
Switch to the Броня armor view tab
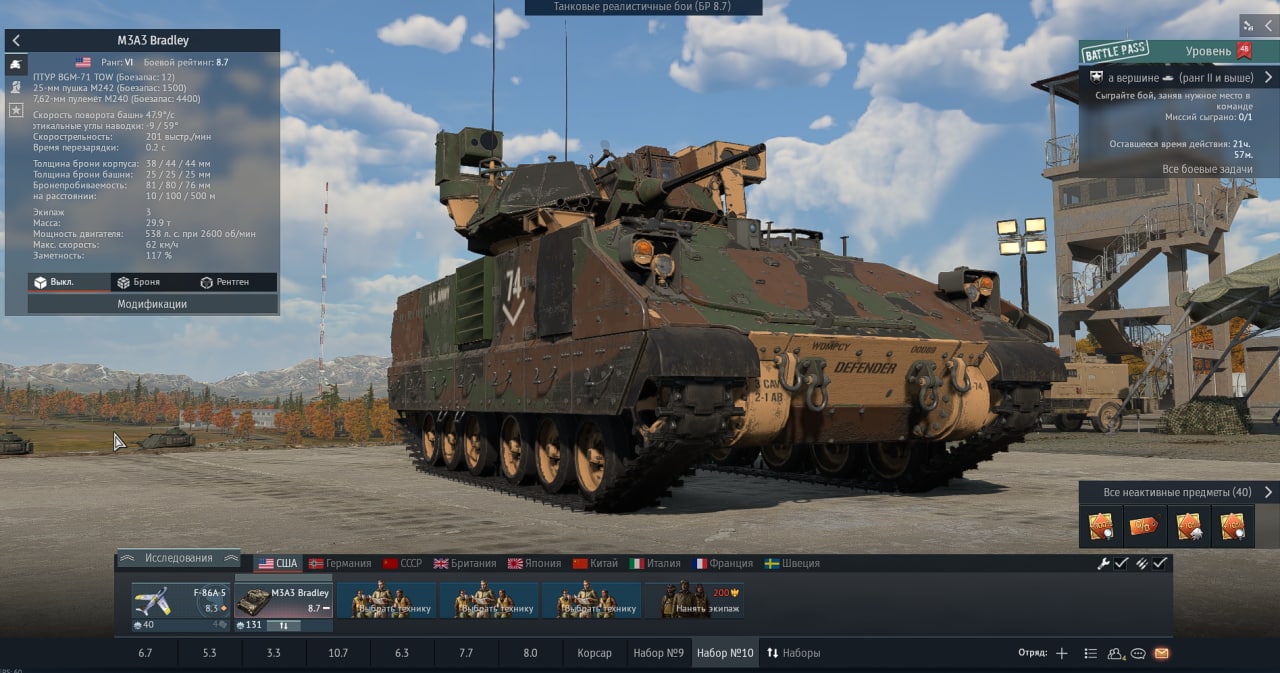coord(138,283)
